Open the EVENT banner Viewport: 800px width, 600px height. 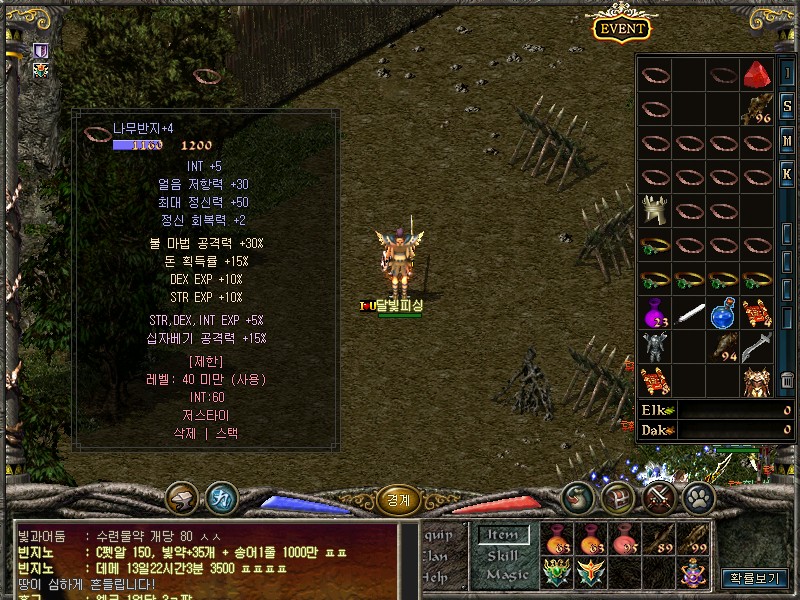click(622, 29)
